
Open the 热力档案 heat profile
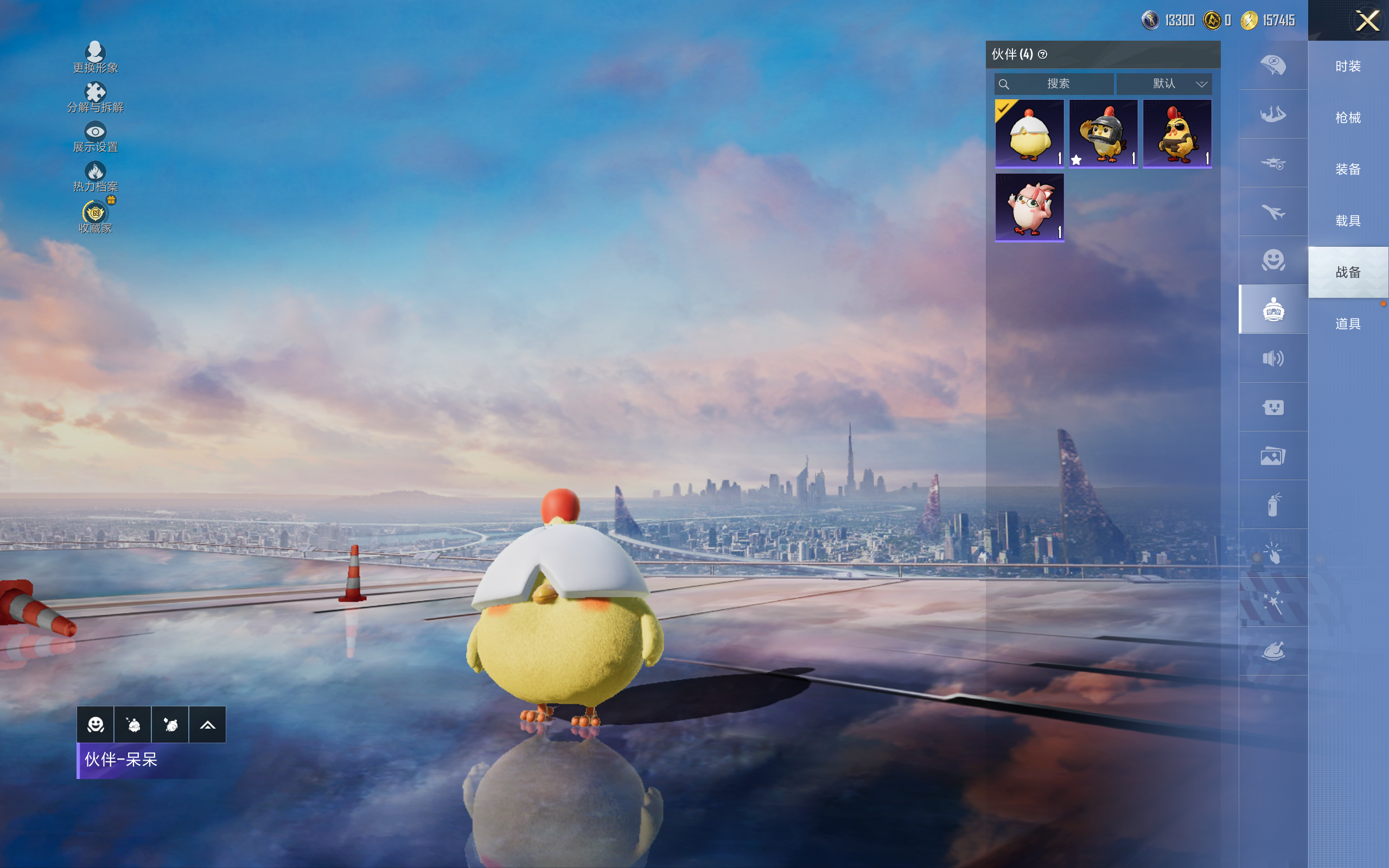coord(95,176)
